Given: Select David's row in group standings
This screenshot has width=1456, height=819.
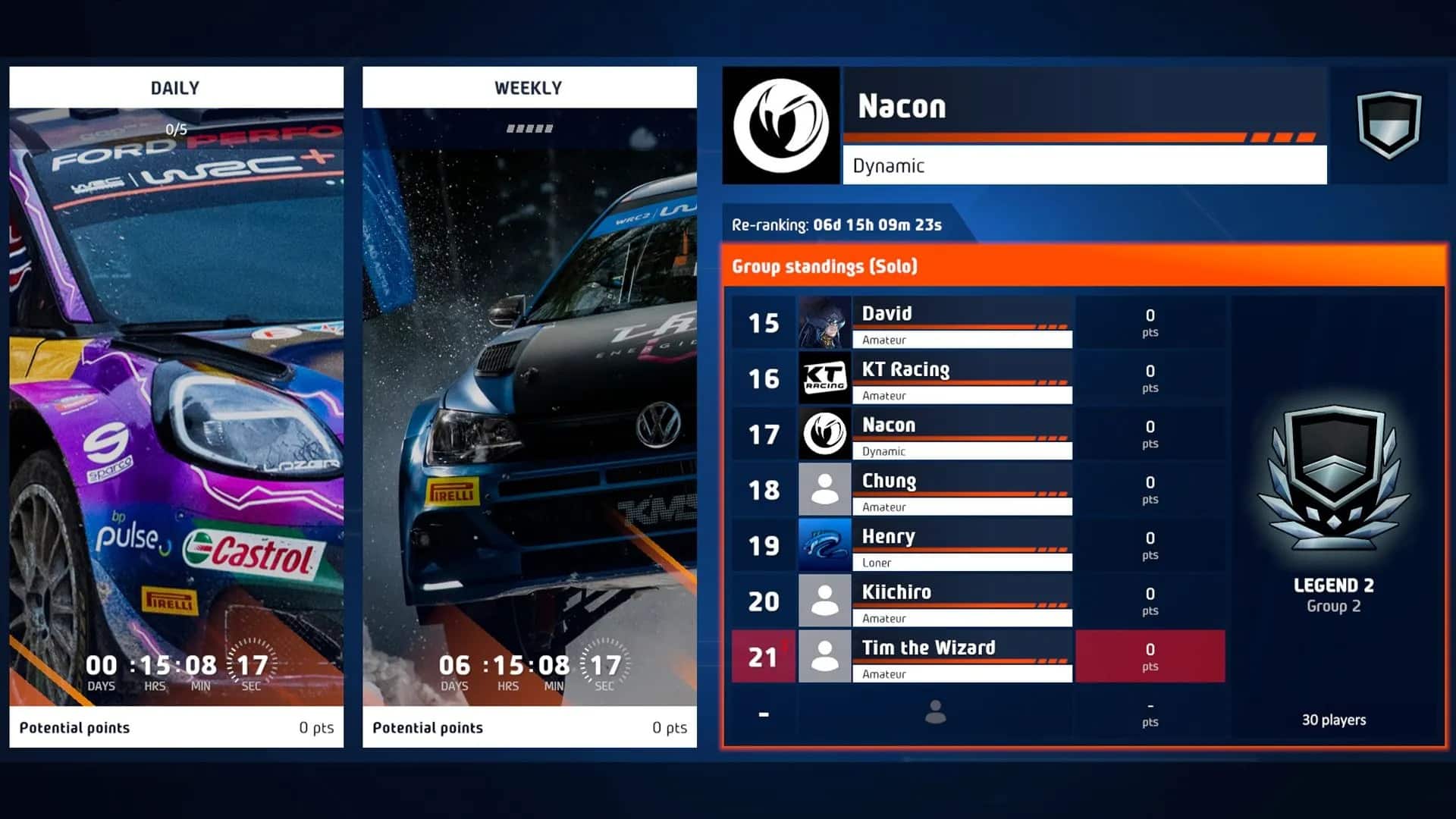Looking at the screenshot, I should click(x=977, y=323).
